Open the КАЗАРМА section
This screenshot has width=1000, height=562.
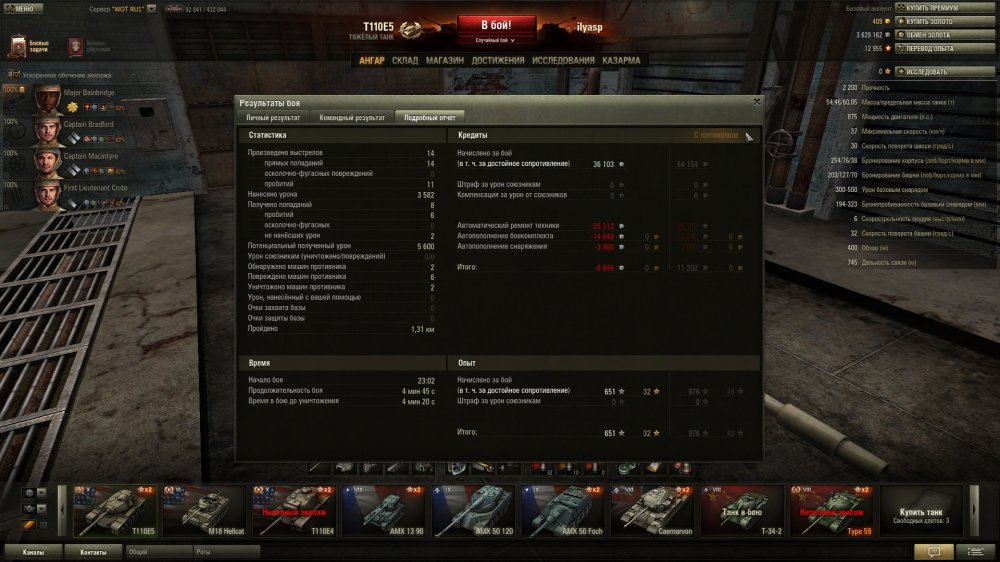point(621,60)
